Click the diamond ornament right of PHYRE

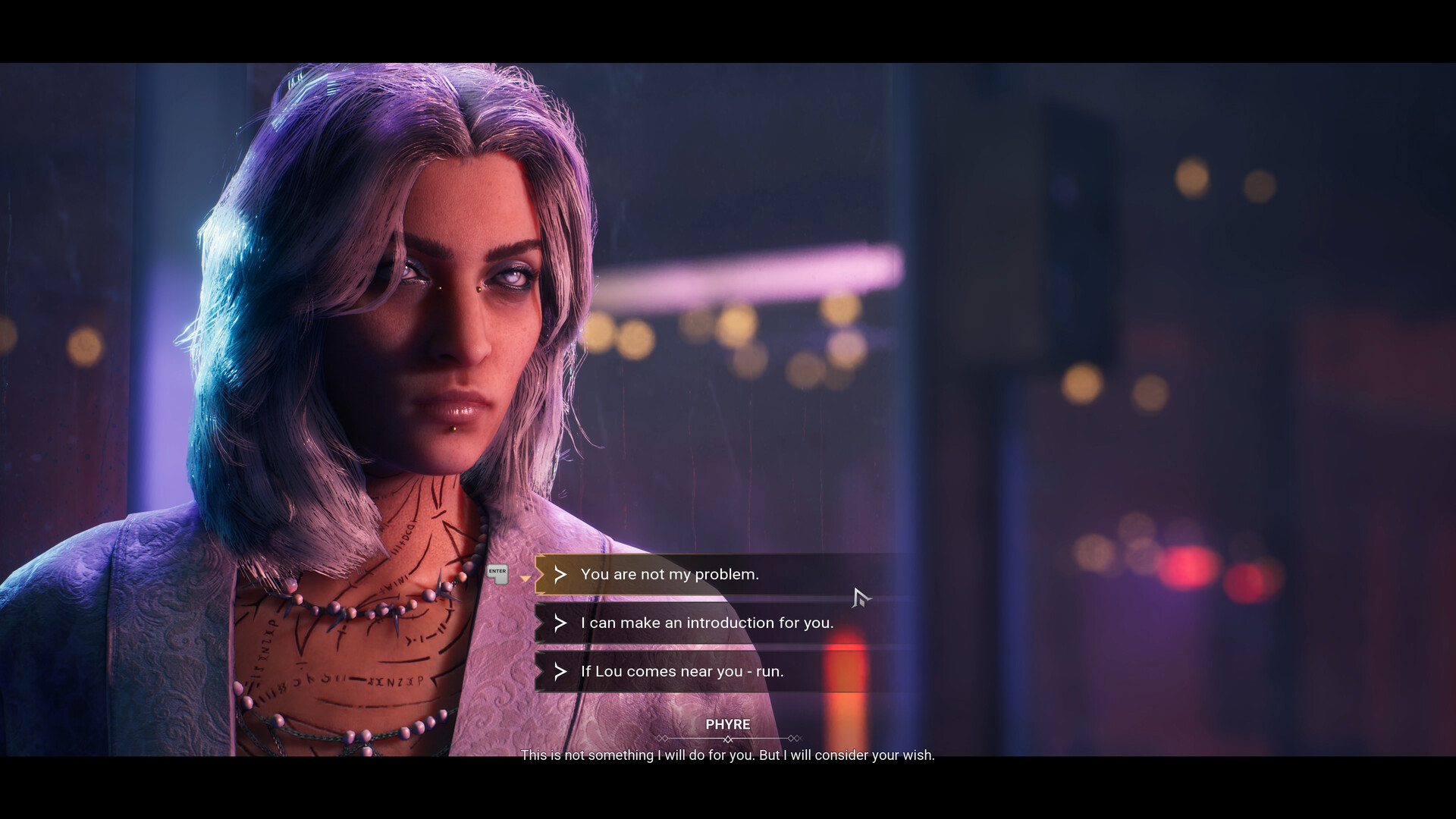pos(794,738)
